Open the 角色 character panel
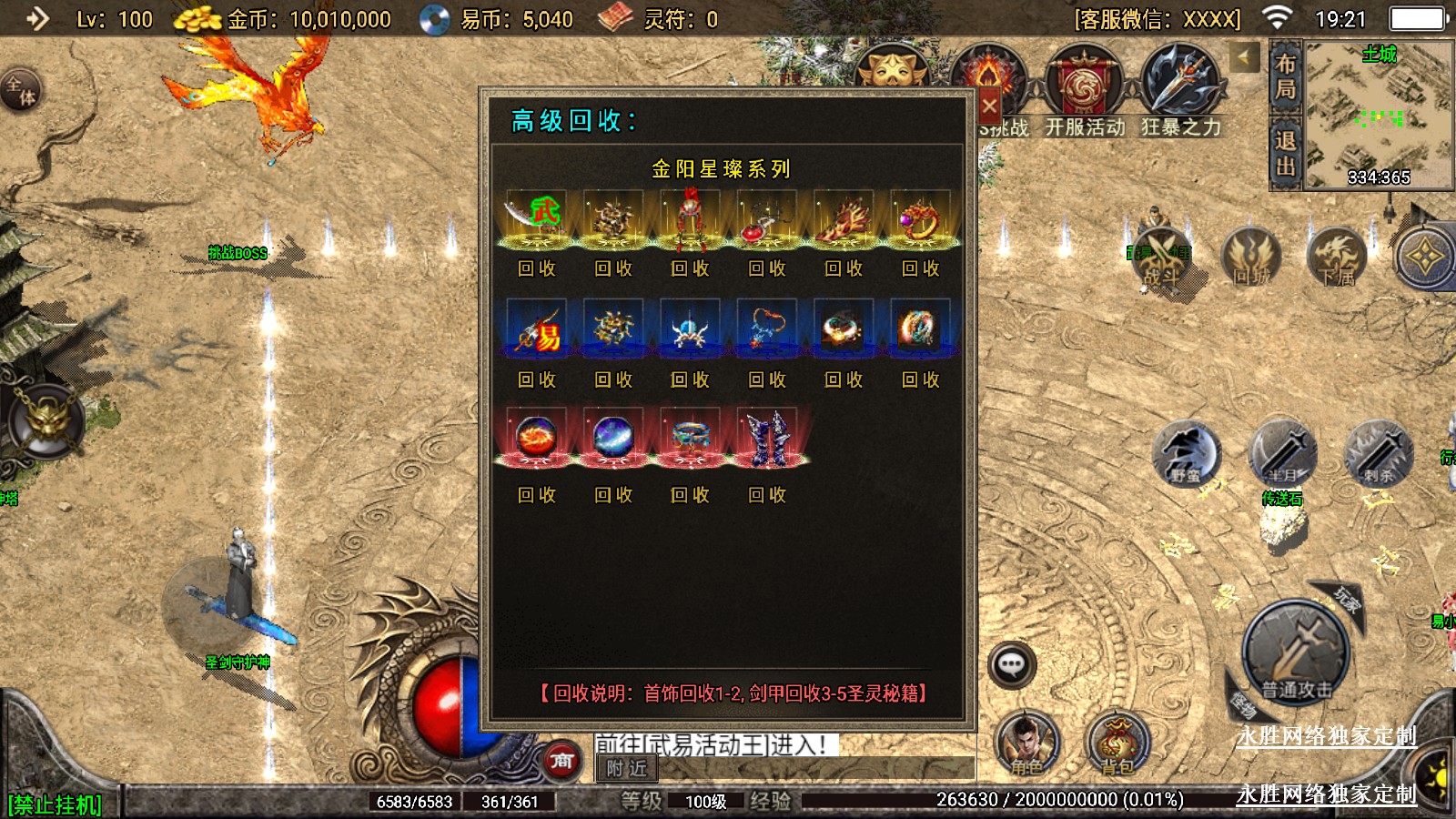 [1026, 742]
